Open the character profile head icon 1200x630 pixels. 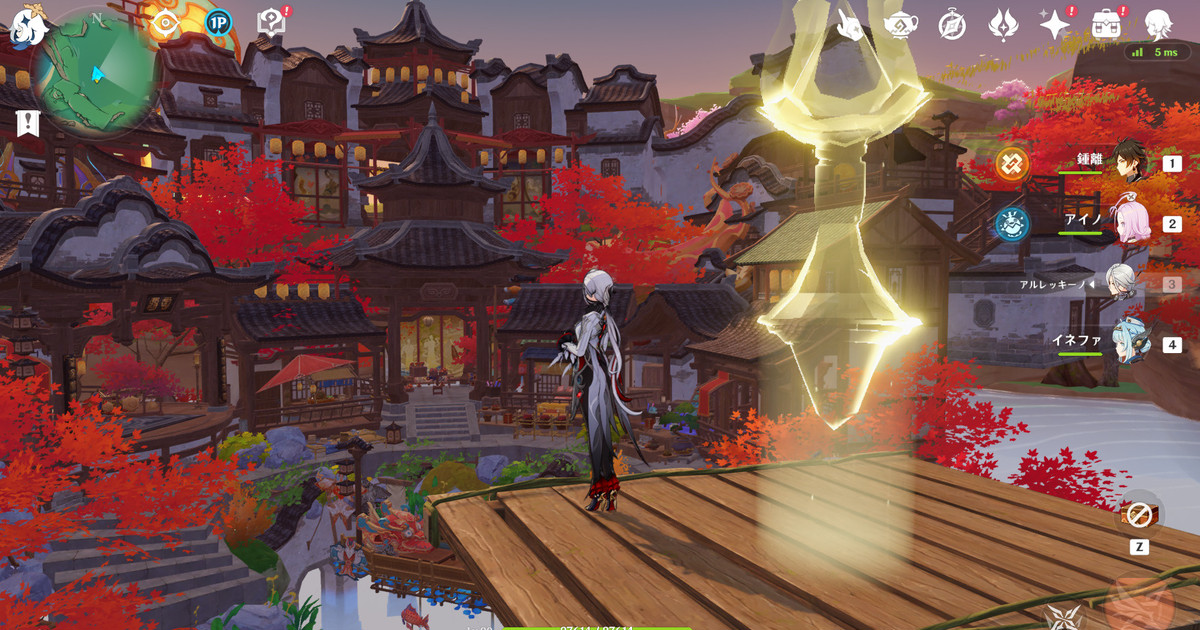tap(1158, 25)
